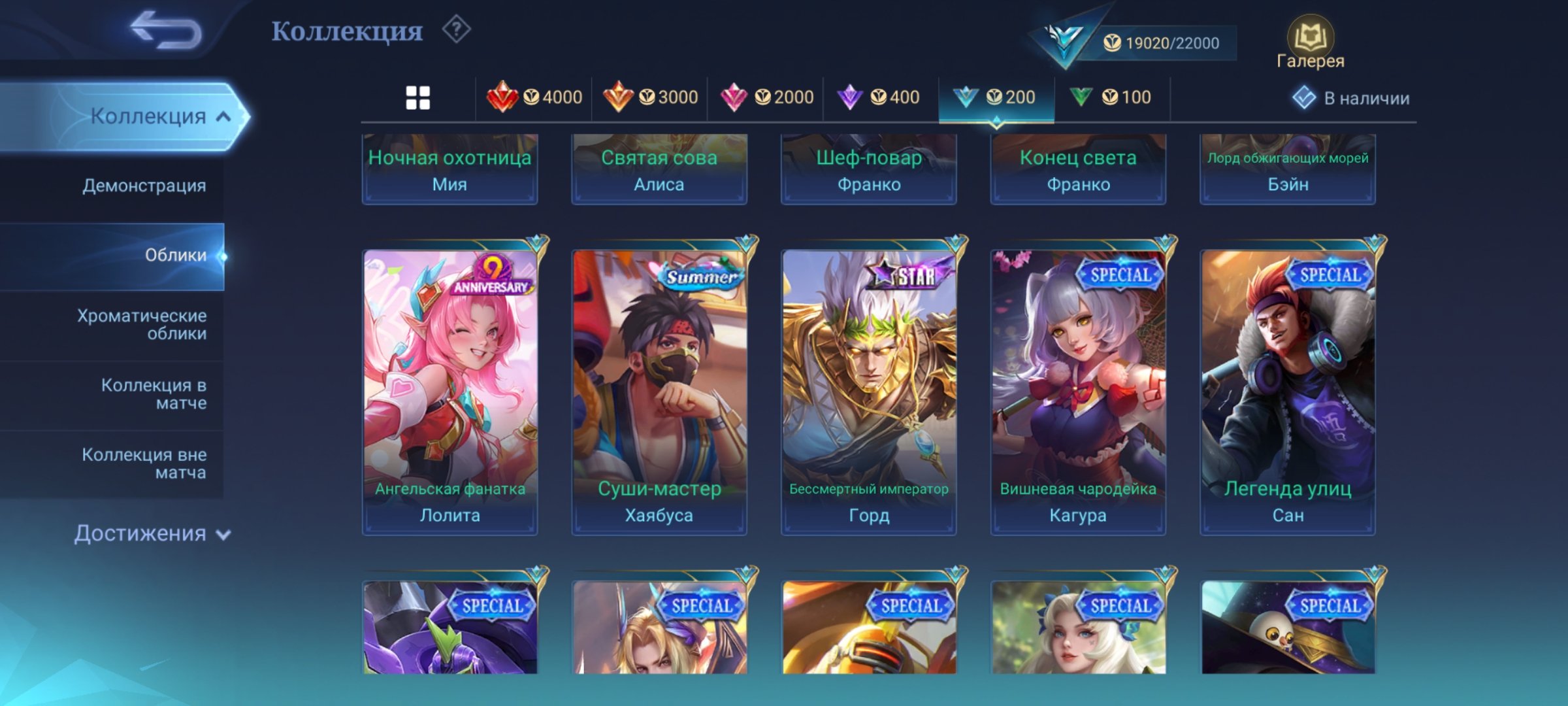The image size is (1568, 706).
Task: Select the red 4000 ticket rarity filter
Action: pos(536,97)
